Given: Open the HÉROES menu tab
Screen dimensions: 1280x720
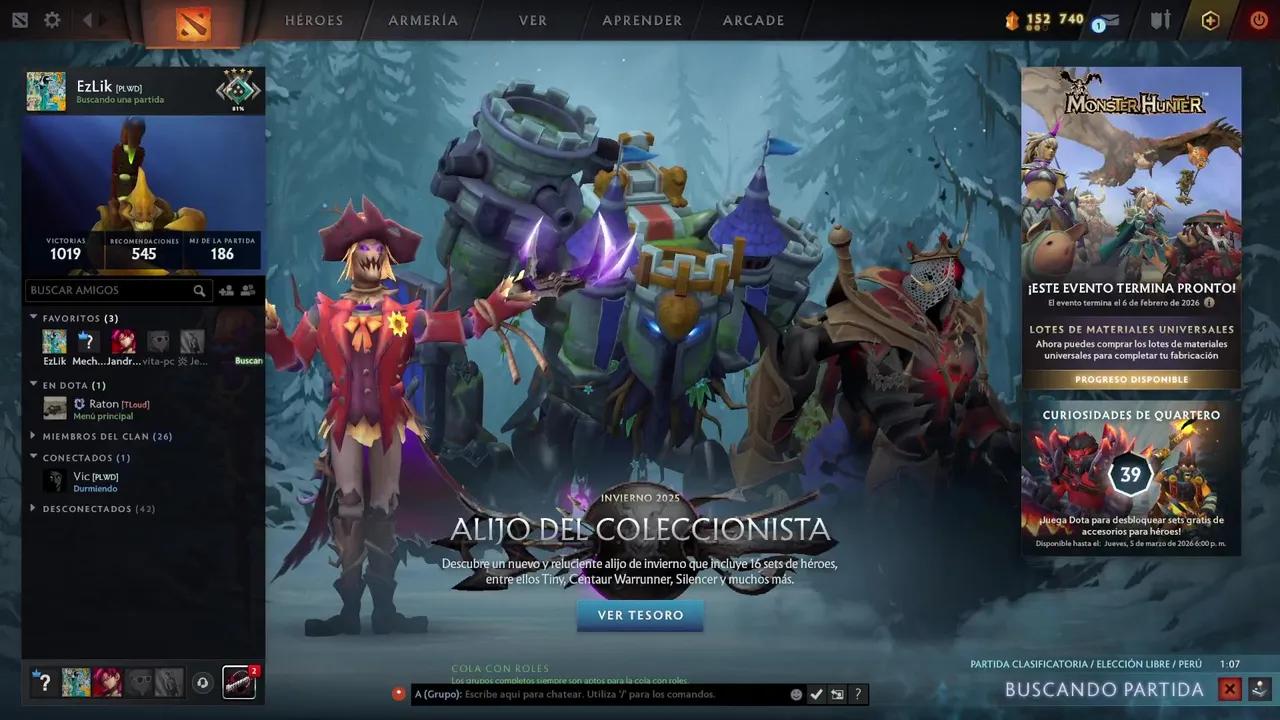Looking at the screenshot, I should coord(314,20).
